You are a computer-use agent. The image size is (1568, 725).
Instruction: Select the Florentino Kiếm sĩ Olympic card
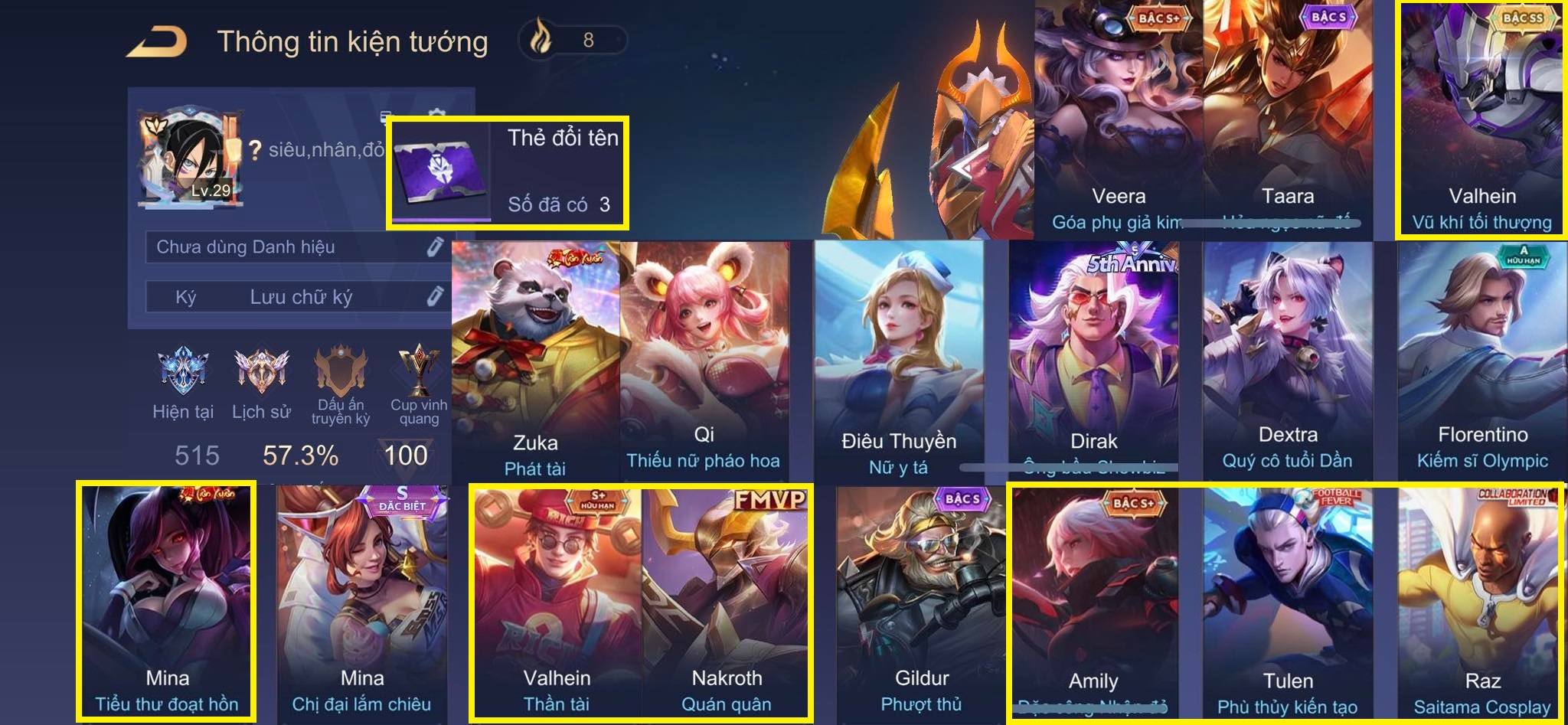(x=1482, y=360)
